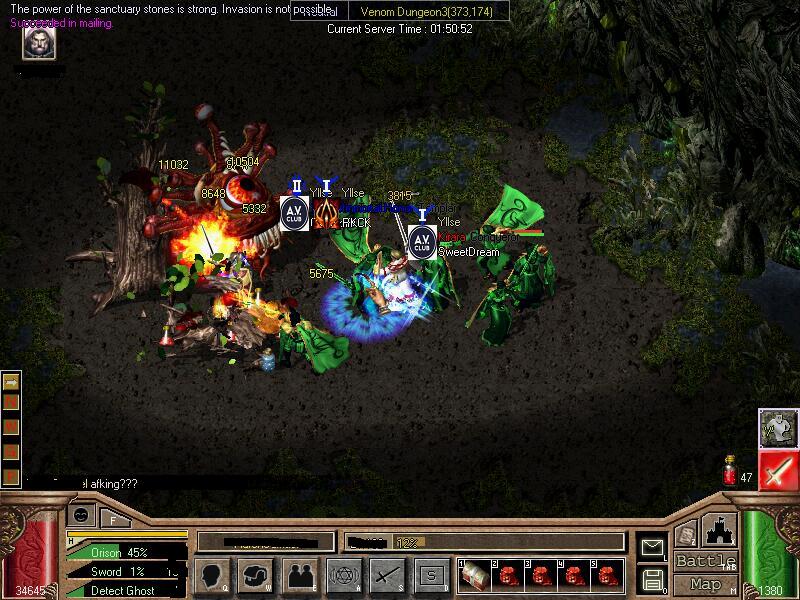Select the treasure chest in quick slot 1
The width and height of the screenshot is (800, 600).
coord(478,574)
